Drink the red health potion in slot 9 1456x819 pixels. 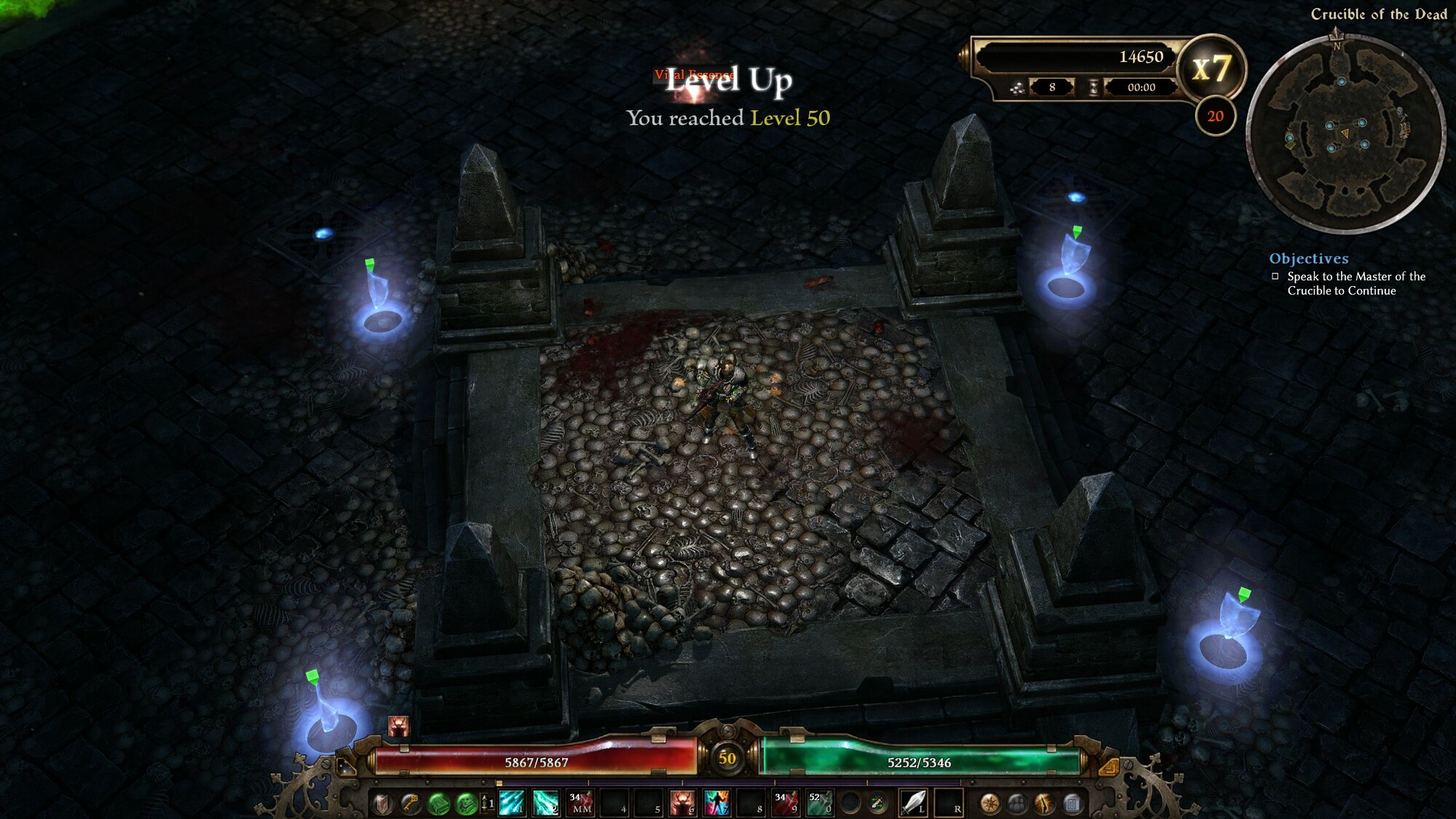[x=786, y=803]
